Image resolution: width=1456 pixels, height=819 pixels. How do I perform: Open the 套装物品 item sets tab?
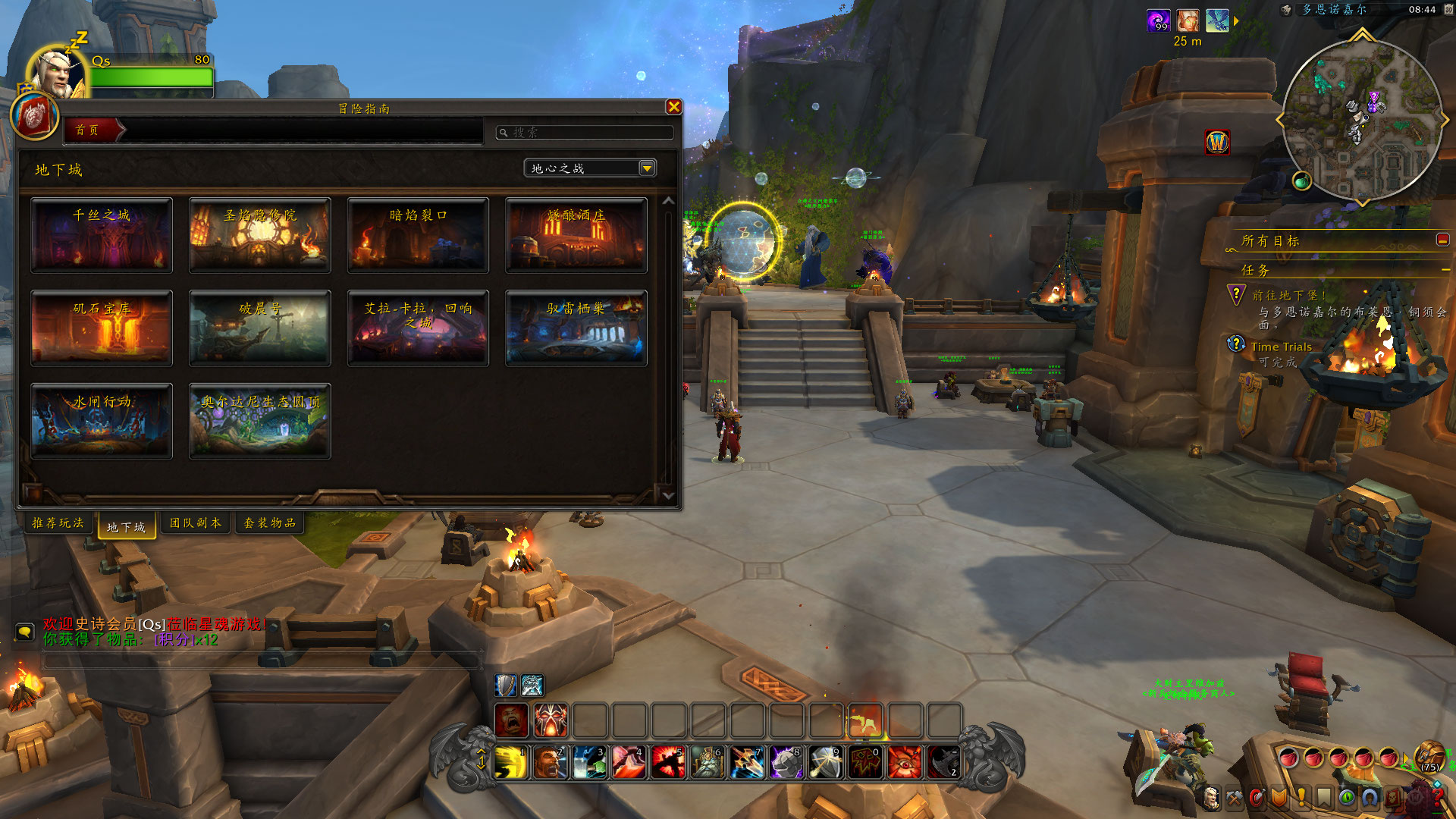pos(269,522)
